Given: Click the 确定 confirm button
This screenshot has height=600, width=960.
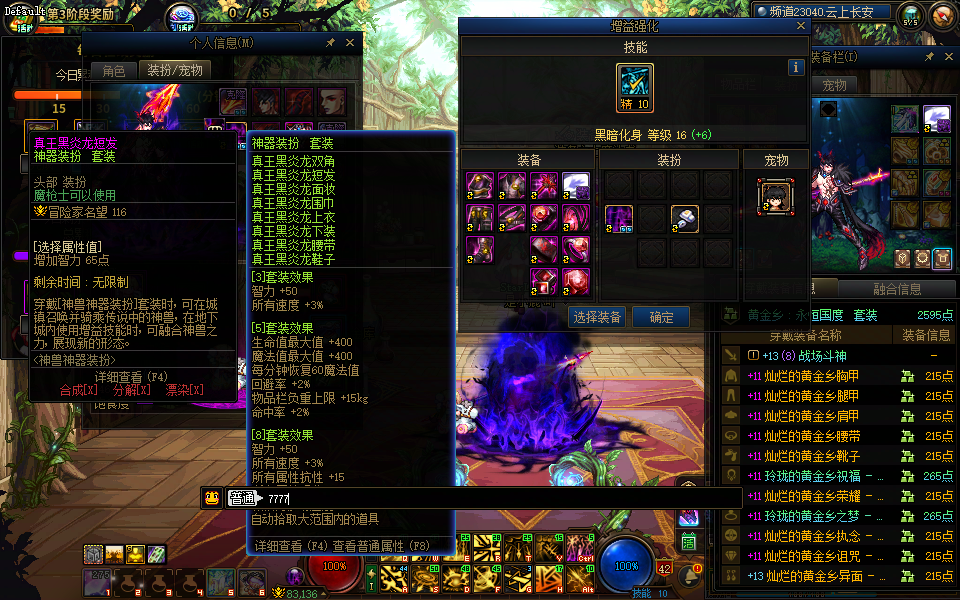Looking at the screenshot, I should tap(661, 317).
